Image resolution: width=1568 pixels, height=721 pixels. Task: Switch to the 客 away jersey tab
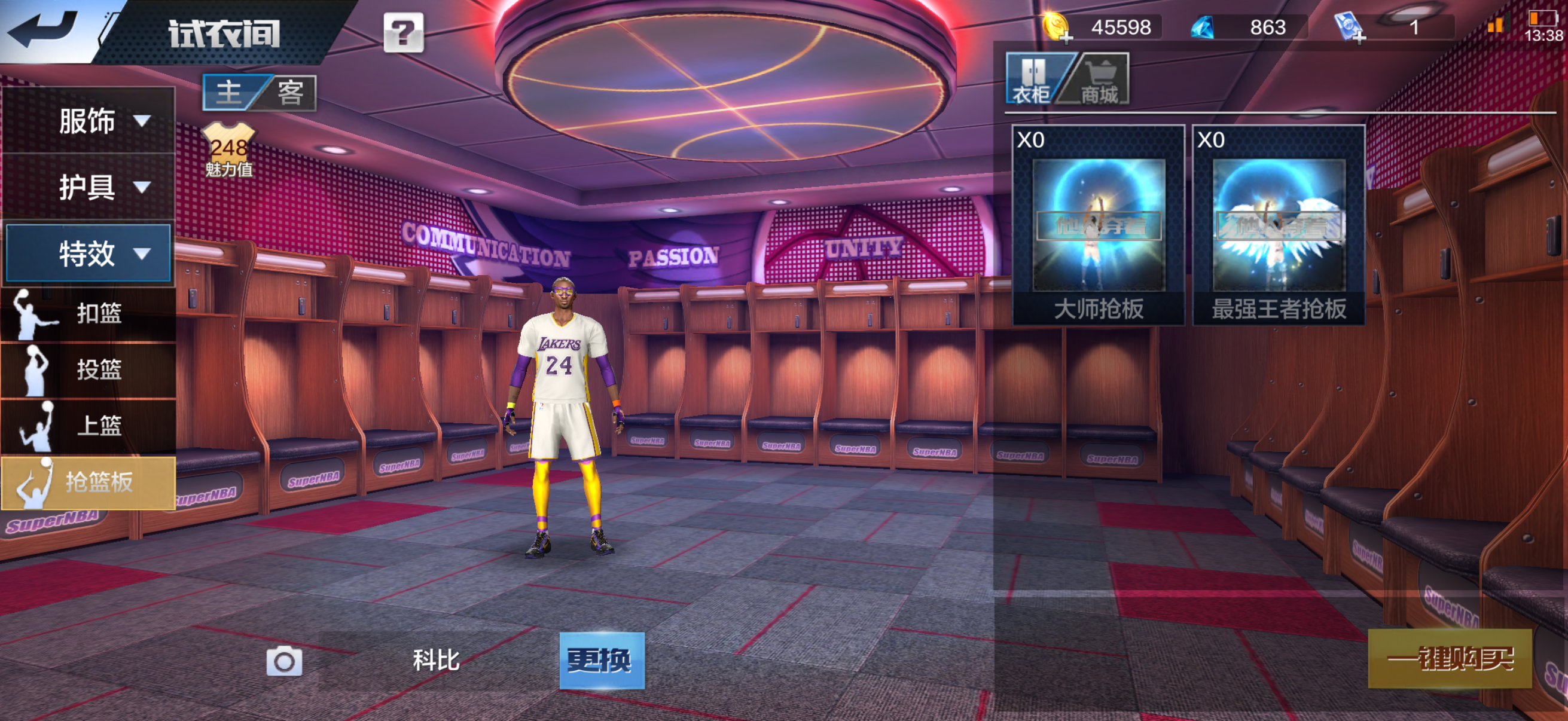pyautogui.click(x=291, y=93)
